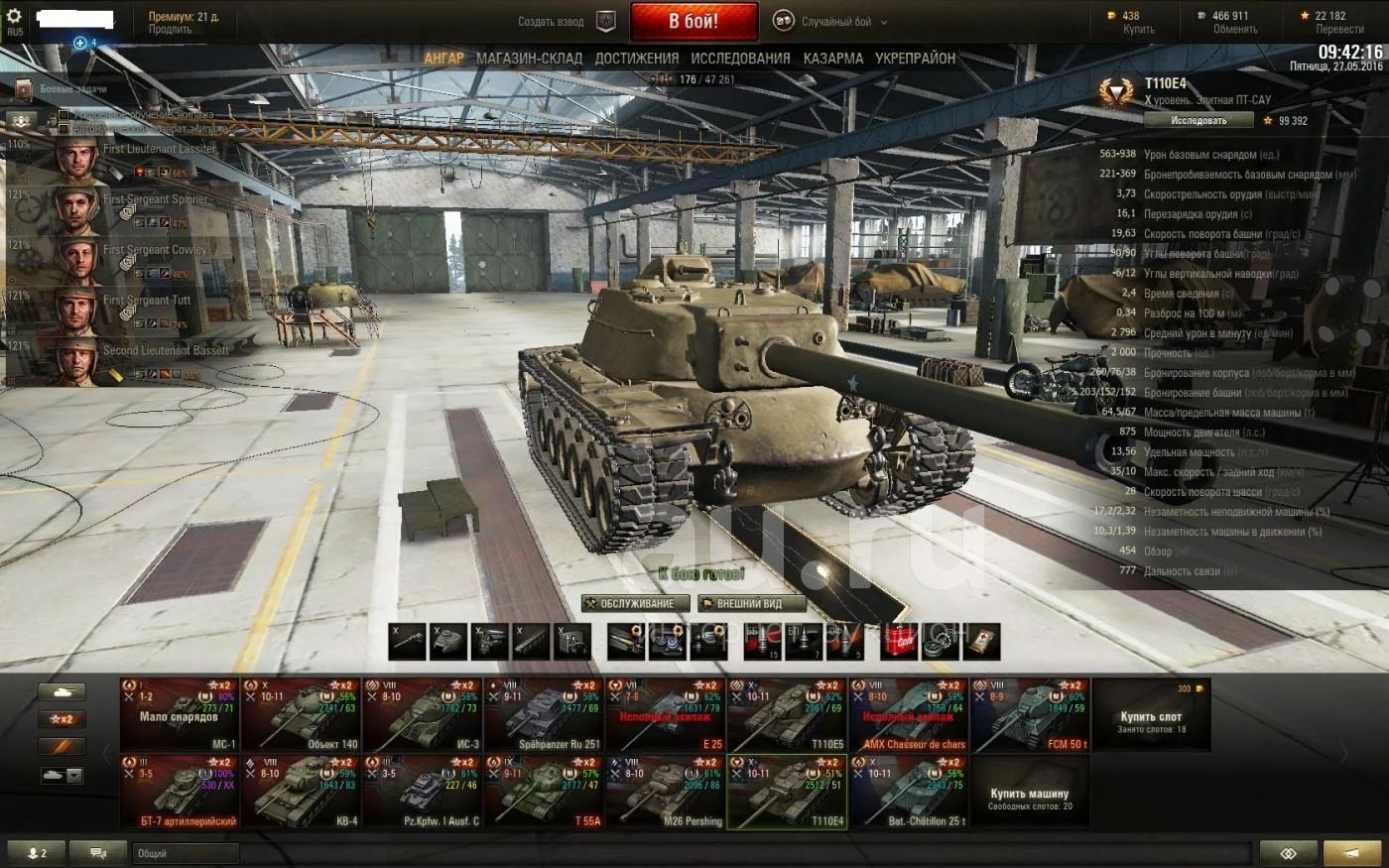
Task: Open Внешний вид tank appearance
Action: coord(750,603)
